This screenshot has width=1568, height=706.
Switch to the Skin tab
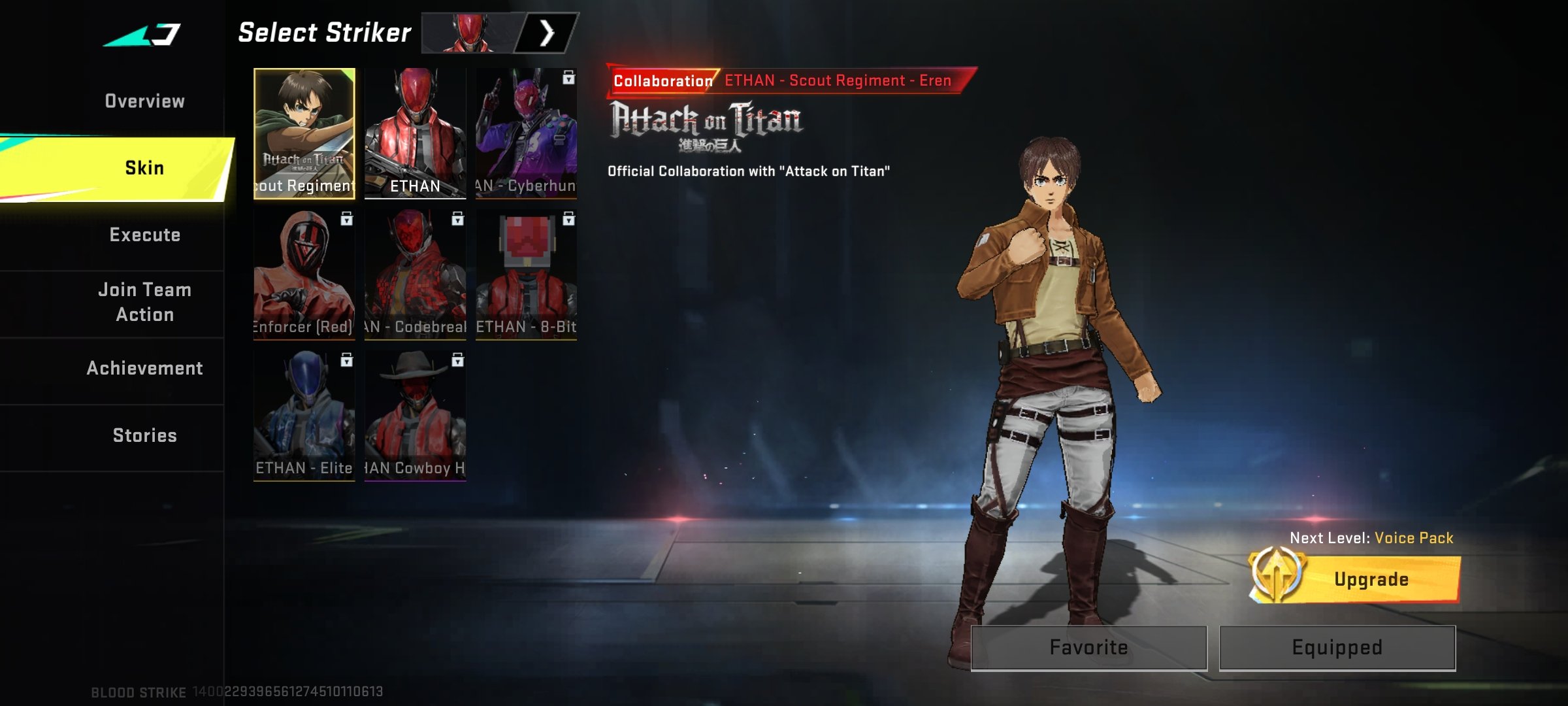click(144, 168)
